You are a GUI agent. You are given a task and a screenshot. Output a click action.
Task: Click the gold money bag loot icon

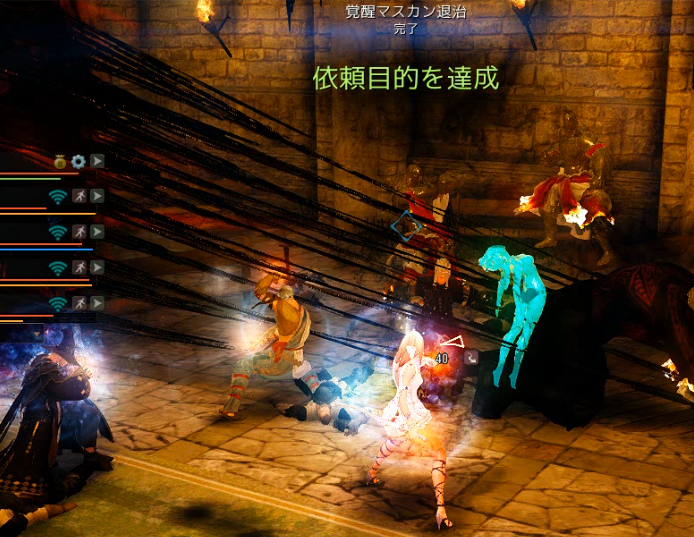pos(60,160)
